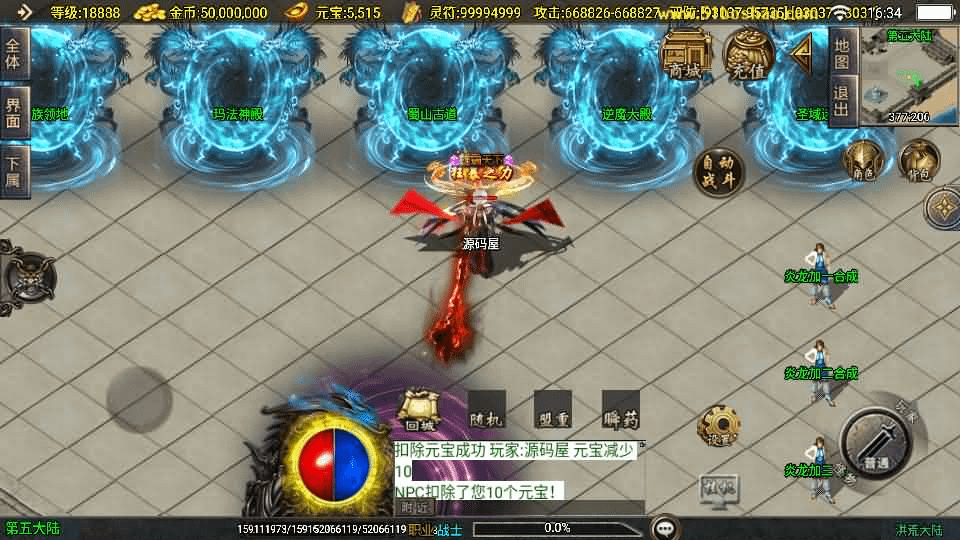Select the 下属 subordinates tab
The height and width of the screenshot is (540, 960).
click(14, 171)
